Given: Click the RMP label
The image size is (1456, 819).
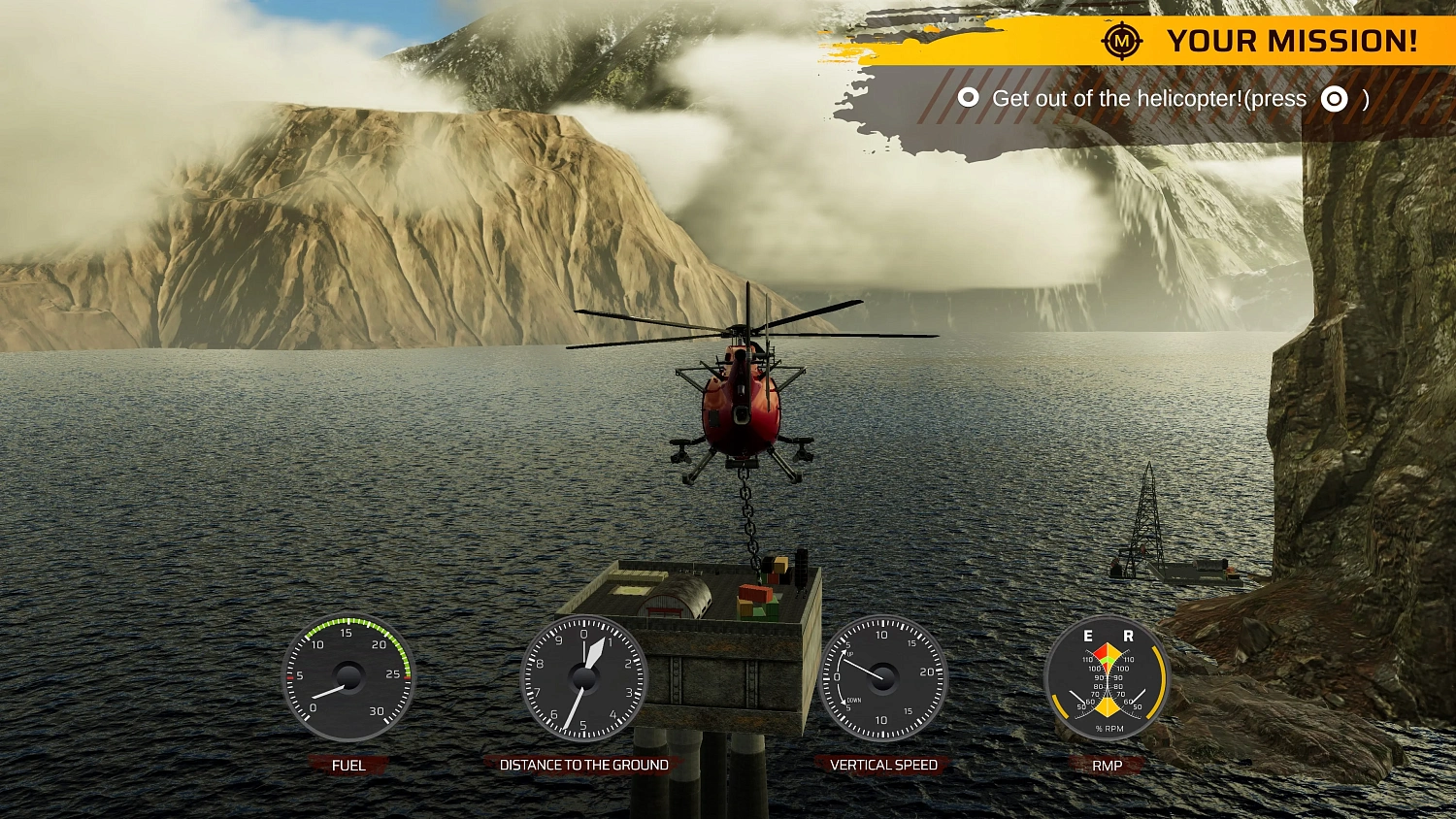Looking at the screenshot, I should pos(1108,765).
